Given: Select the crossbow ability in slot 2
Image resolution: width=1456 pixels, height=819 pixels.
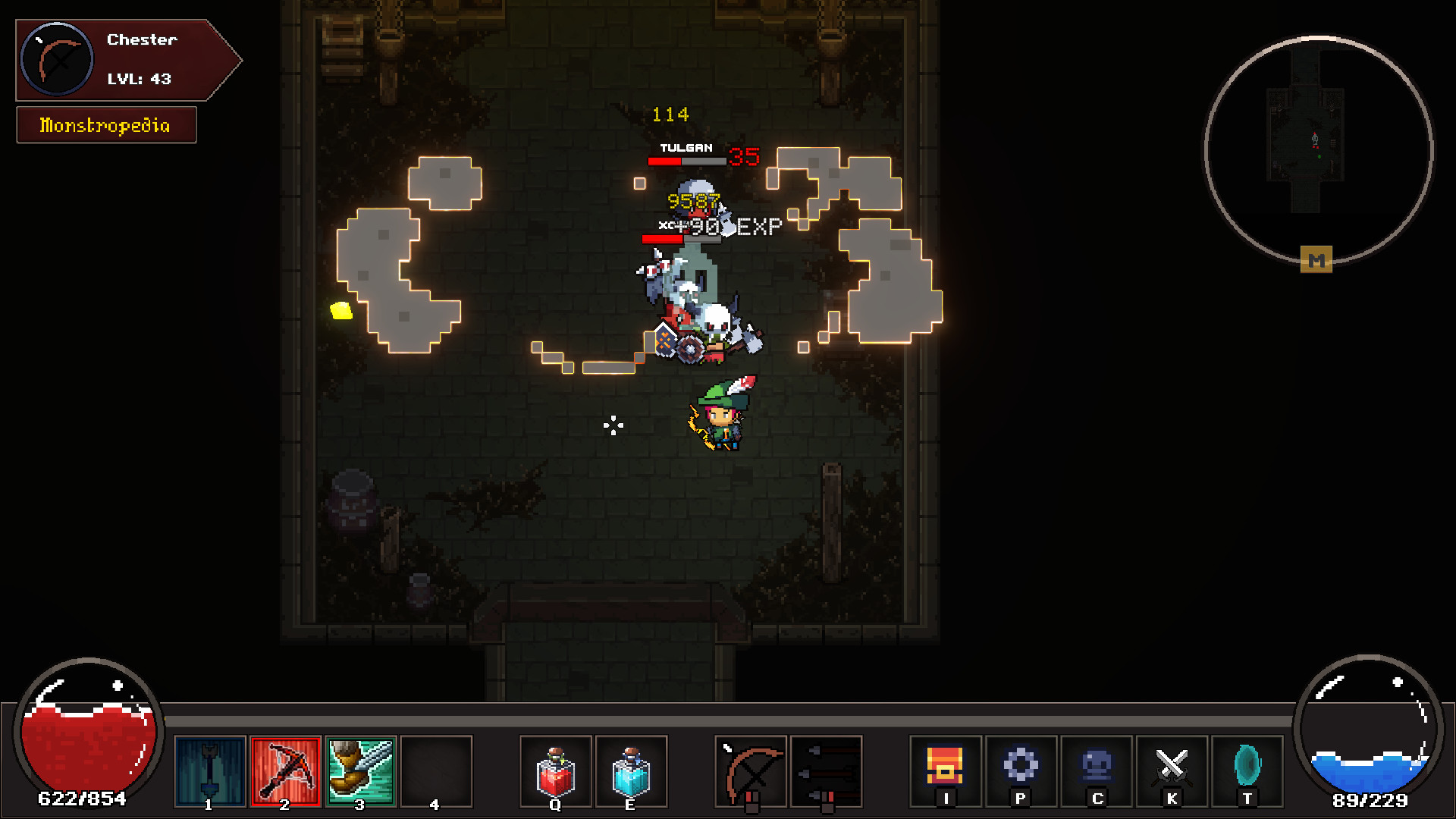Looking at the screenshot, I should point(285,770).
